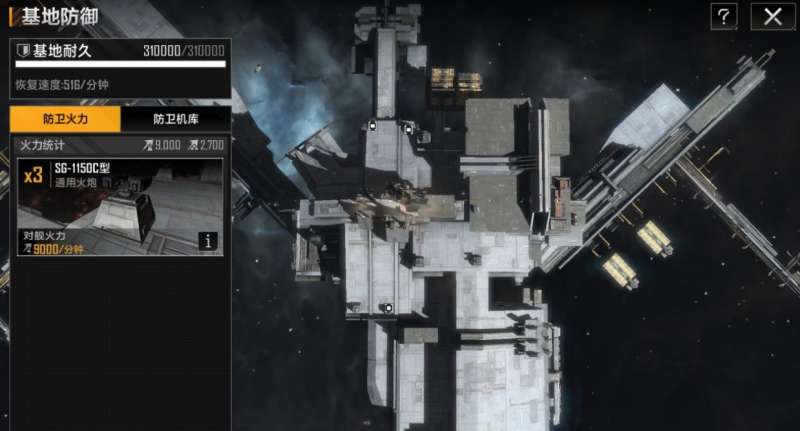
Task: Switch to the 防卫机库 tab
Action: point(176,119)
